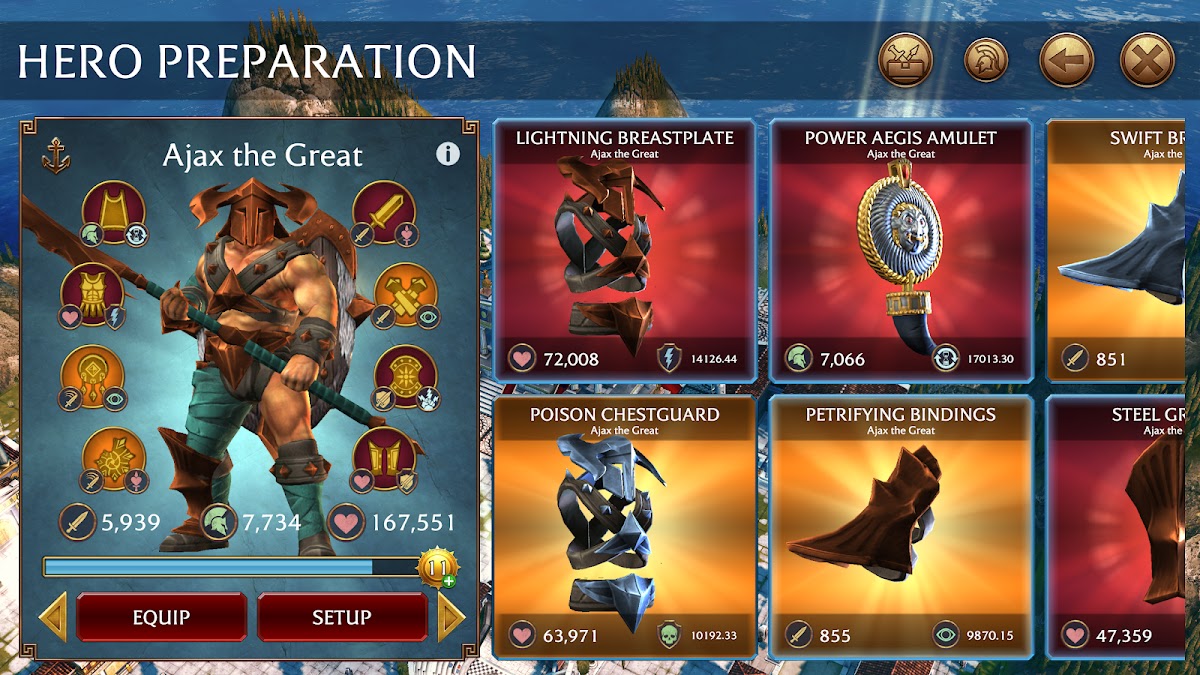Go back with the arrow button
This screenshot has width=1200, height=675.
1066,61
